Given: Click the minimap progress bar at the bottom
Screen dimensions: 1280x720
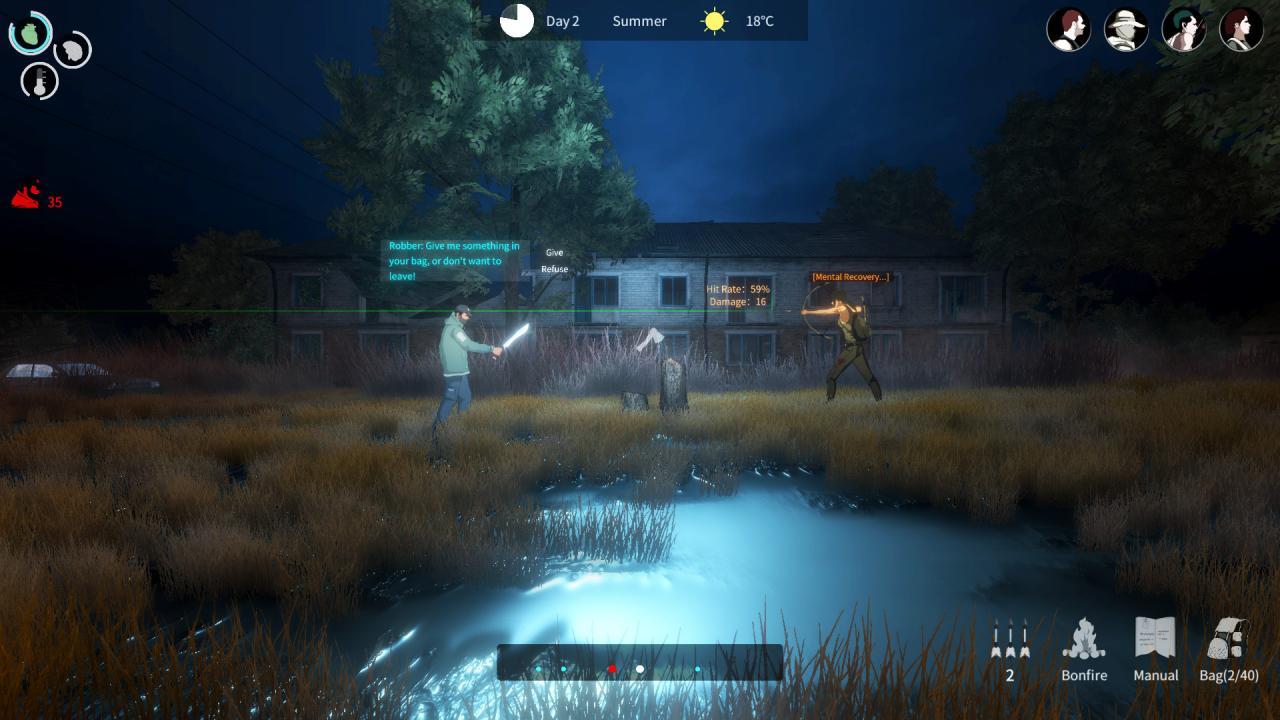Looking at the screenshot, I should tap(640, 660).
